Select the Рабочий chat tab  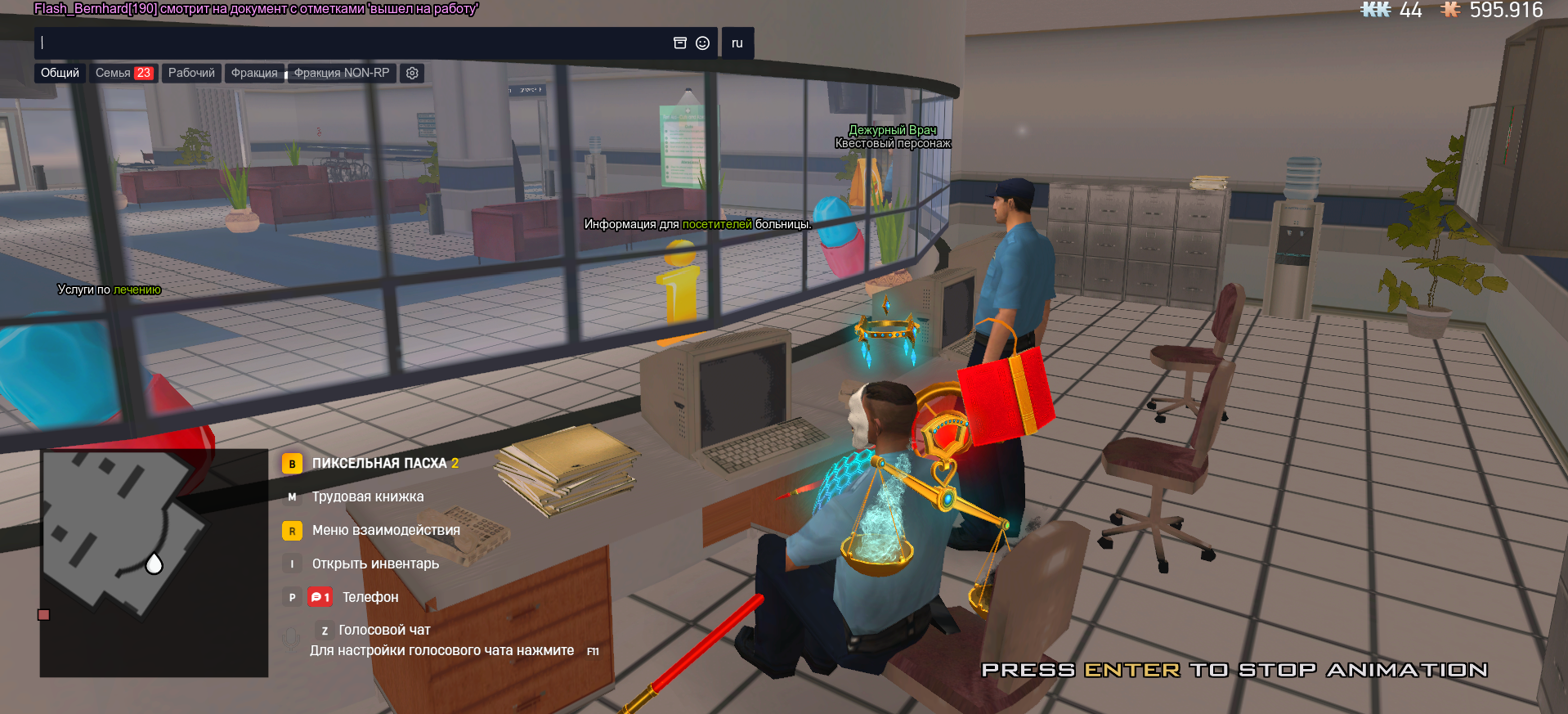tap(191, 73)
